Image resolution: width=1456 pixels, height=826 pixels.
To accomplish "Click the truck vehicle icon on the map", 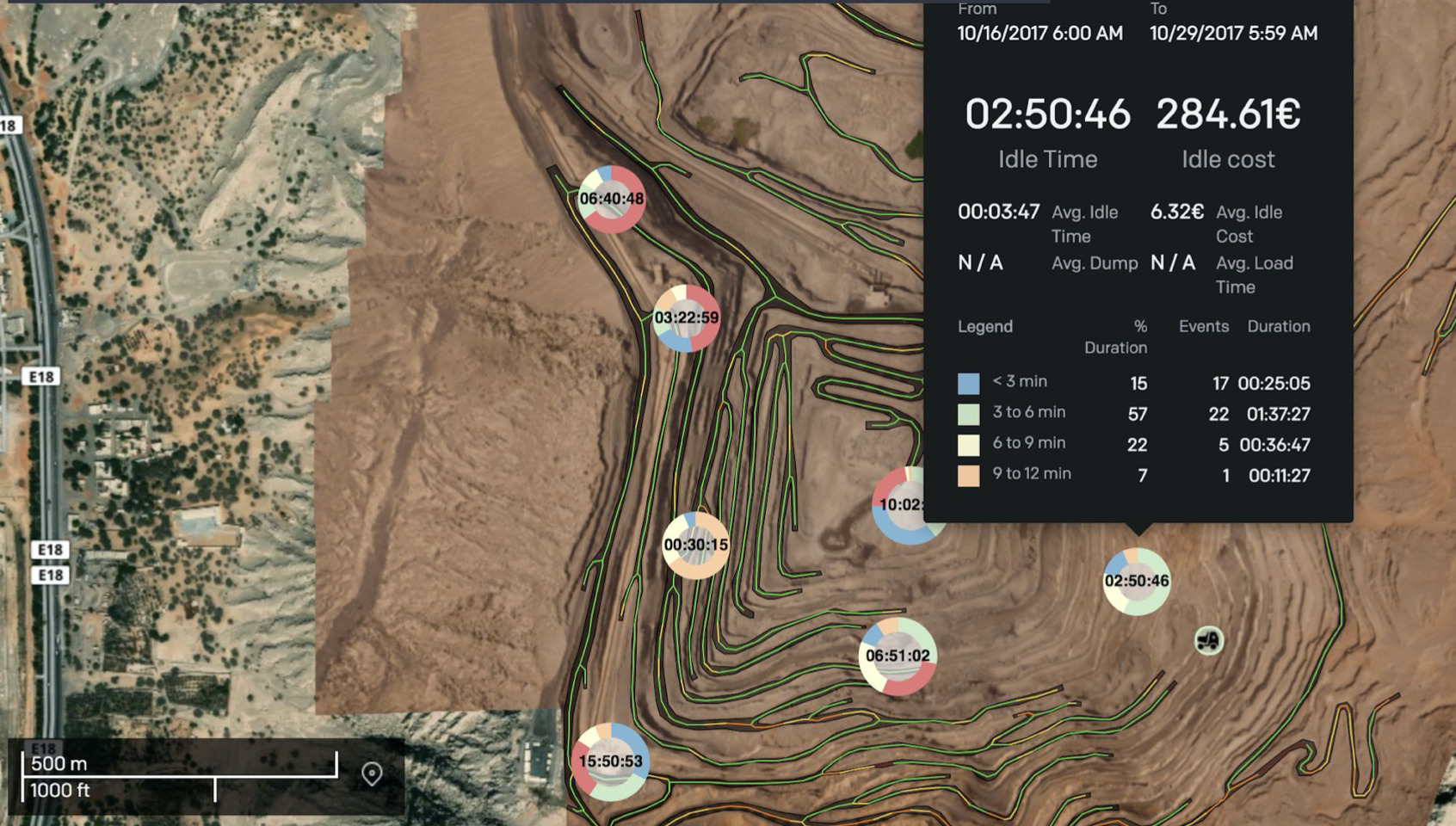I will click(1209, 640).
